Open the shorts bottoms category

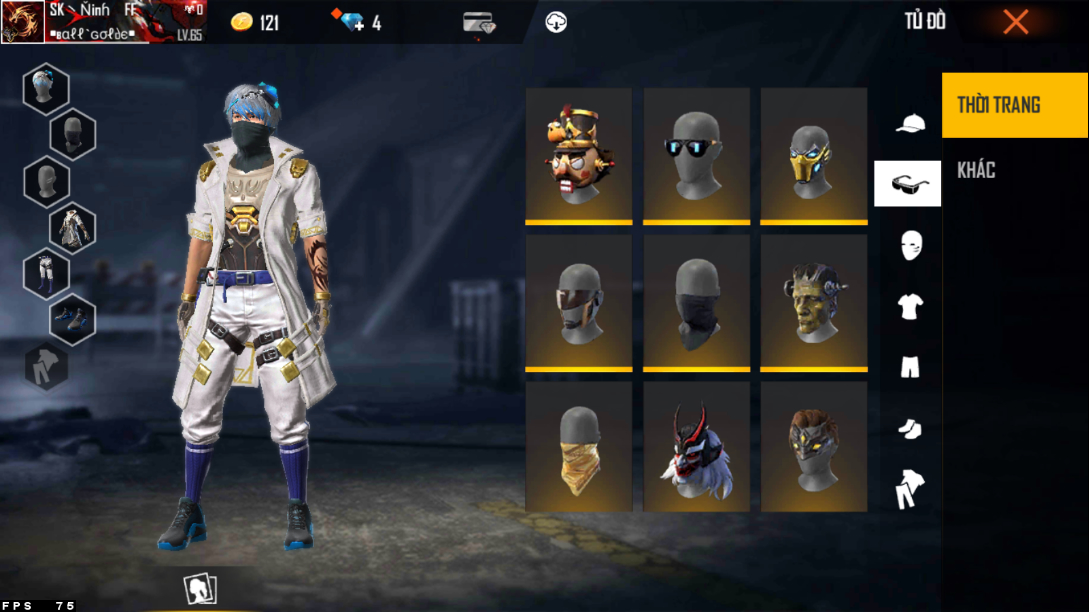tap(909, 368)
